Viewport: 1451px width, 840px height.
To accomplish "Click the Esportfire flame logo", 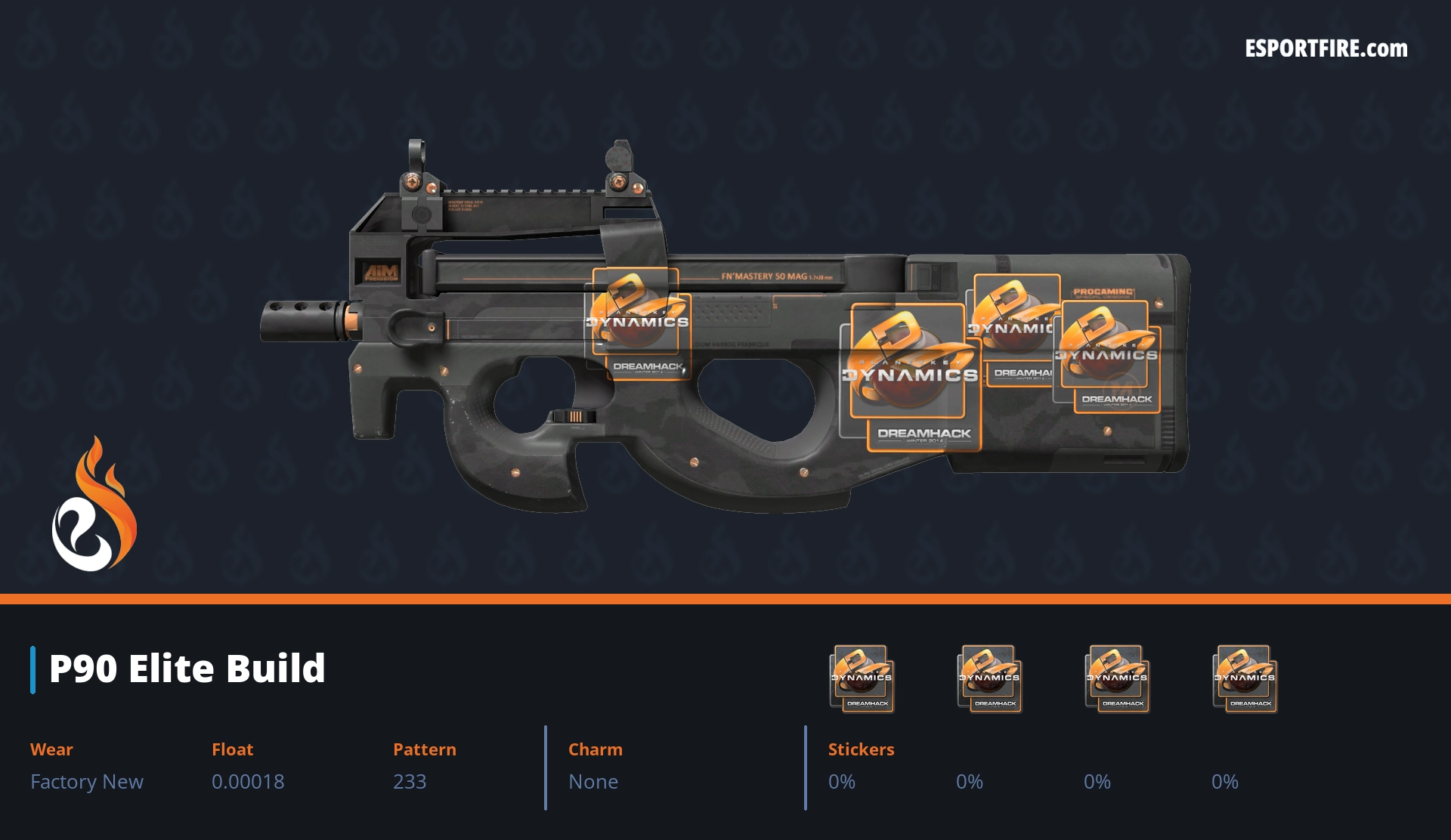I will pyautogui.click(x=94, y=505).
